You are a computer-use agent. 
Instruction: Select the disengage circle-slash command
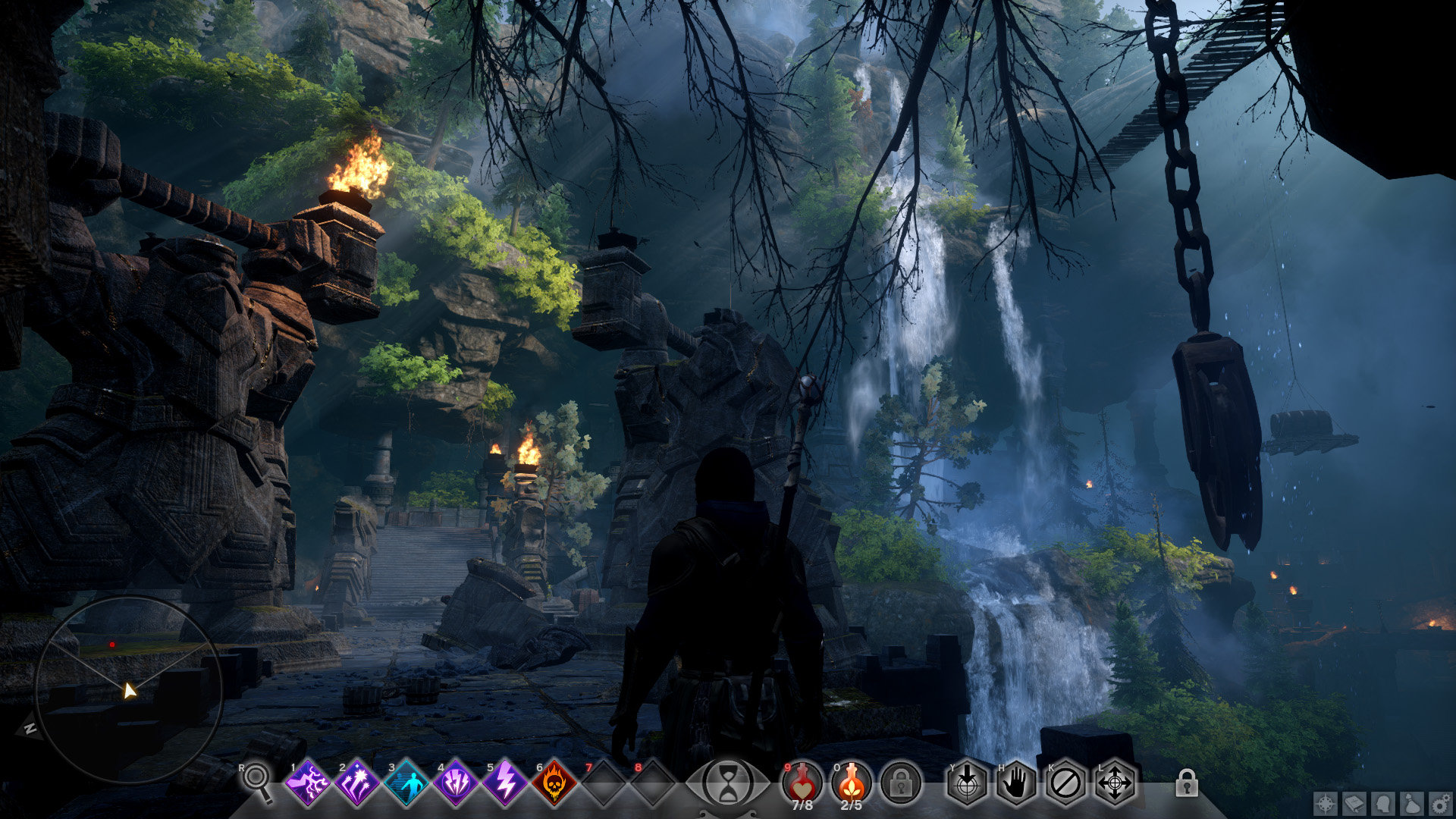[1065, 783]
